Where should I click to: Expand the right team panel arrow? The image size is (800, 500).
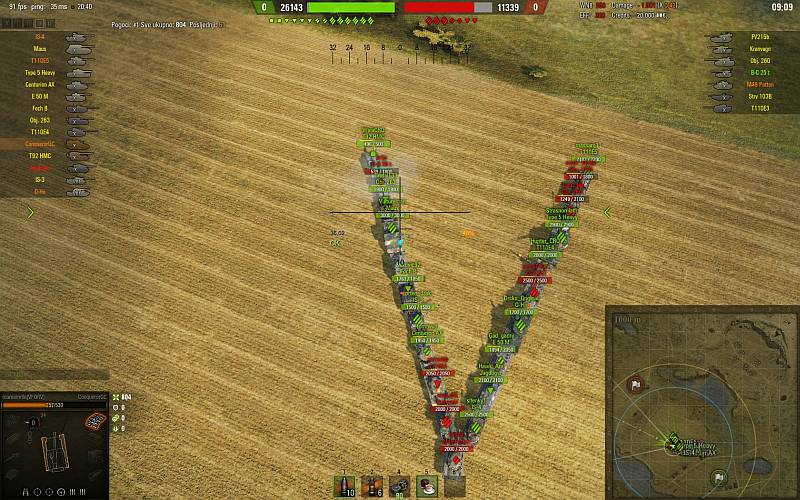click(607, 212)
